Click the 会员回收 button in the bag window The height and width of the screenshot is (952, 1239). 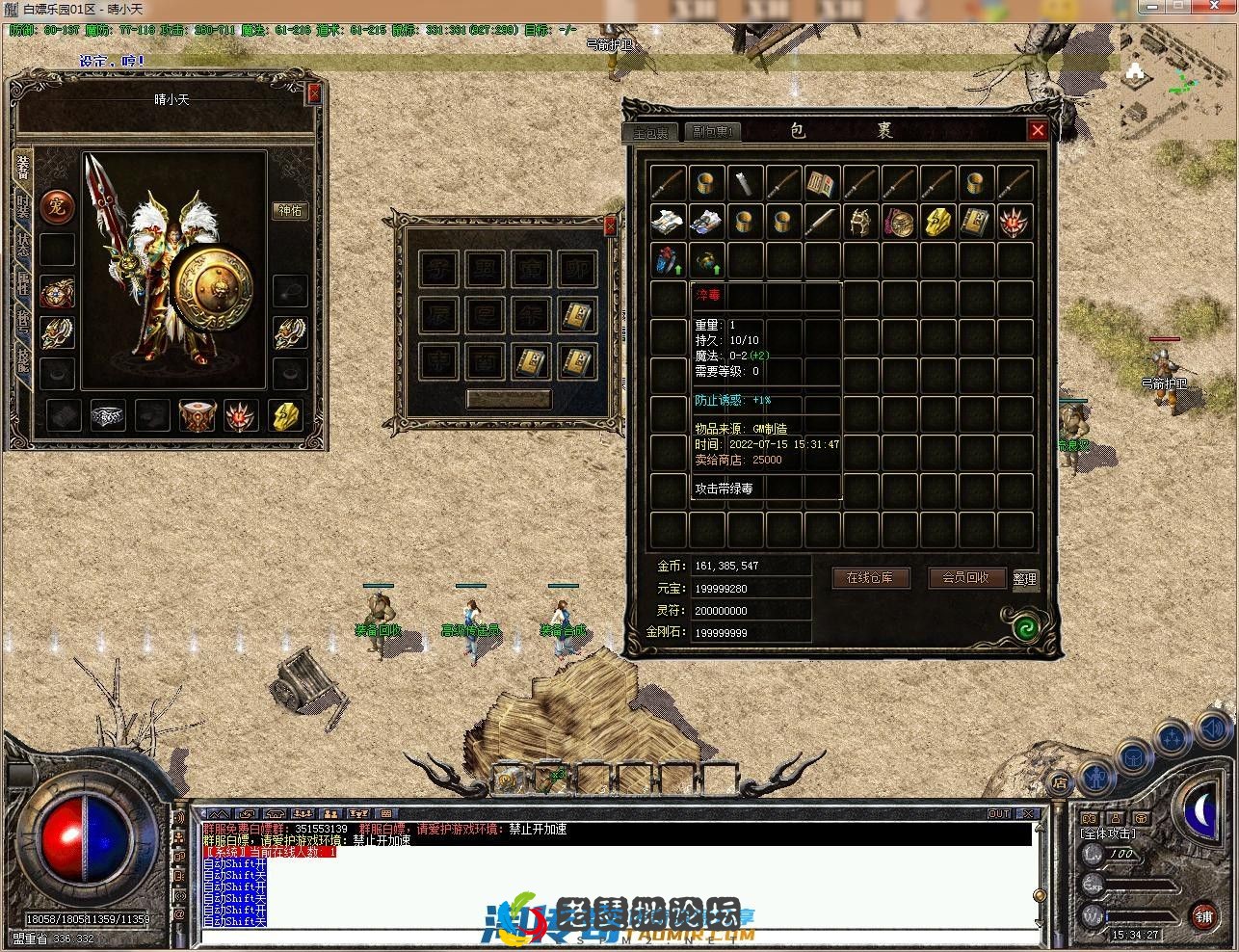(x=967, y=578)
